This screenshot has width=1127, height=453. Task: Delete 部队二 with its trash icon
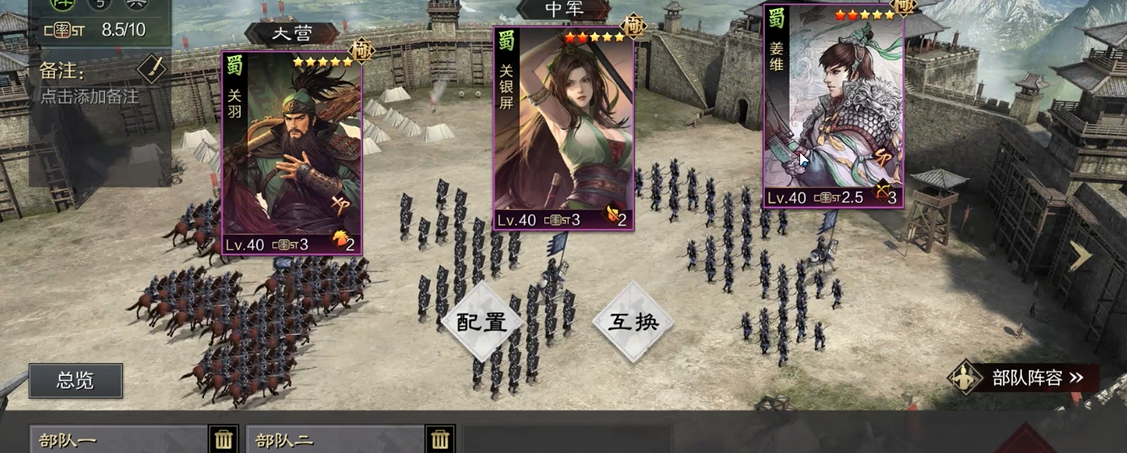(x=440, y=439)
